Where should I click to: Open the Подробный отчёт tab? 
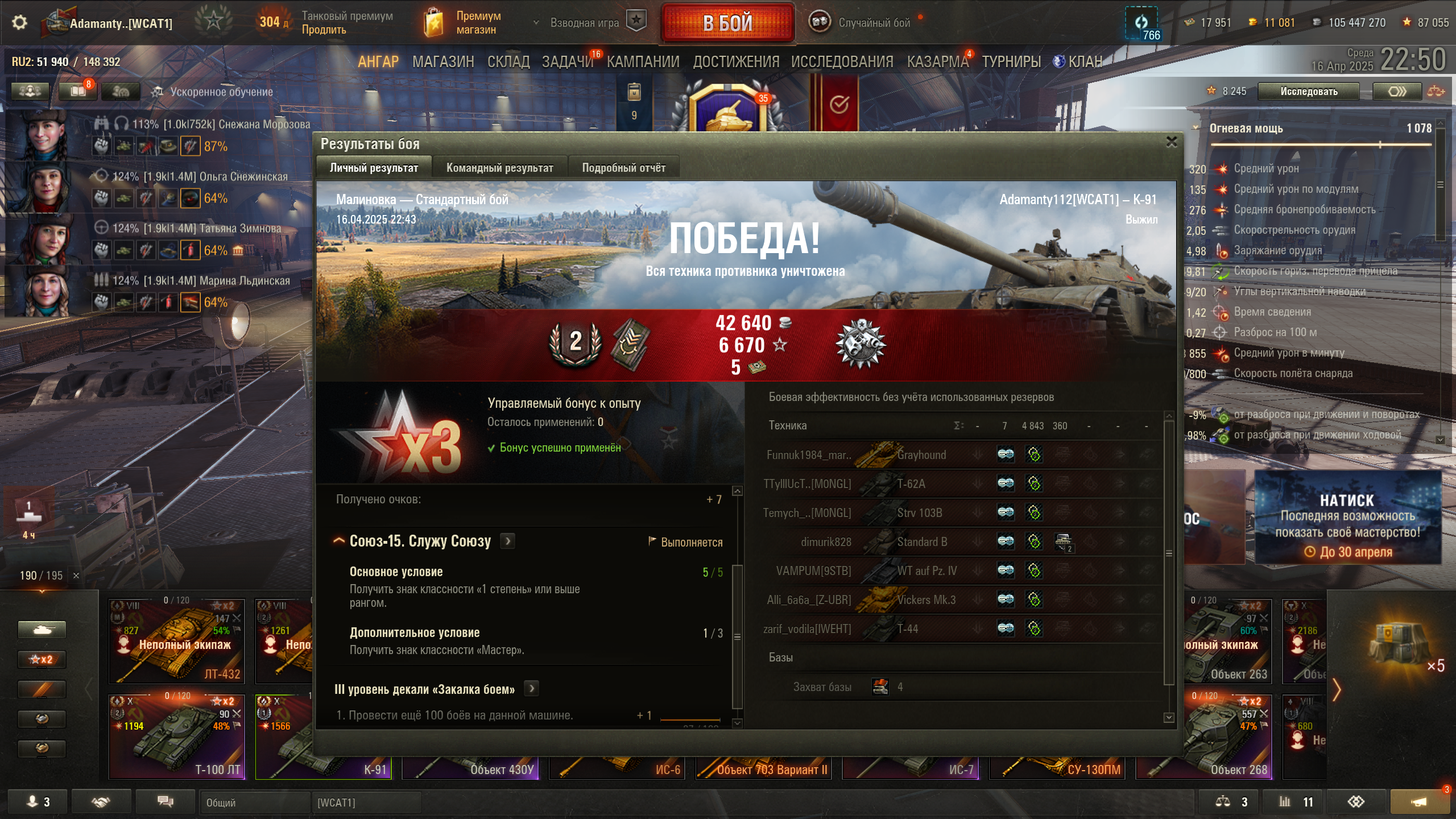coord(623,168)
